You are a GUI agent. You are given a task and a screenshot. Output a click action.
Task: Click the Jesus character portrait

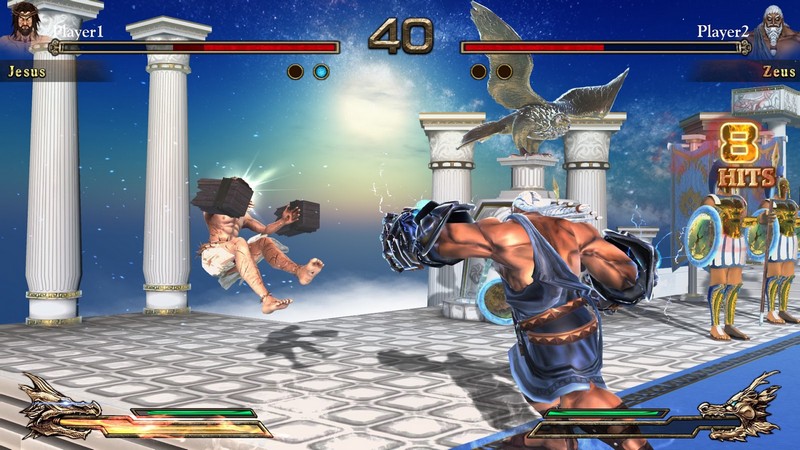point(24,26)
